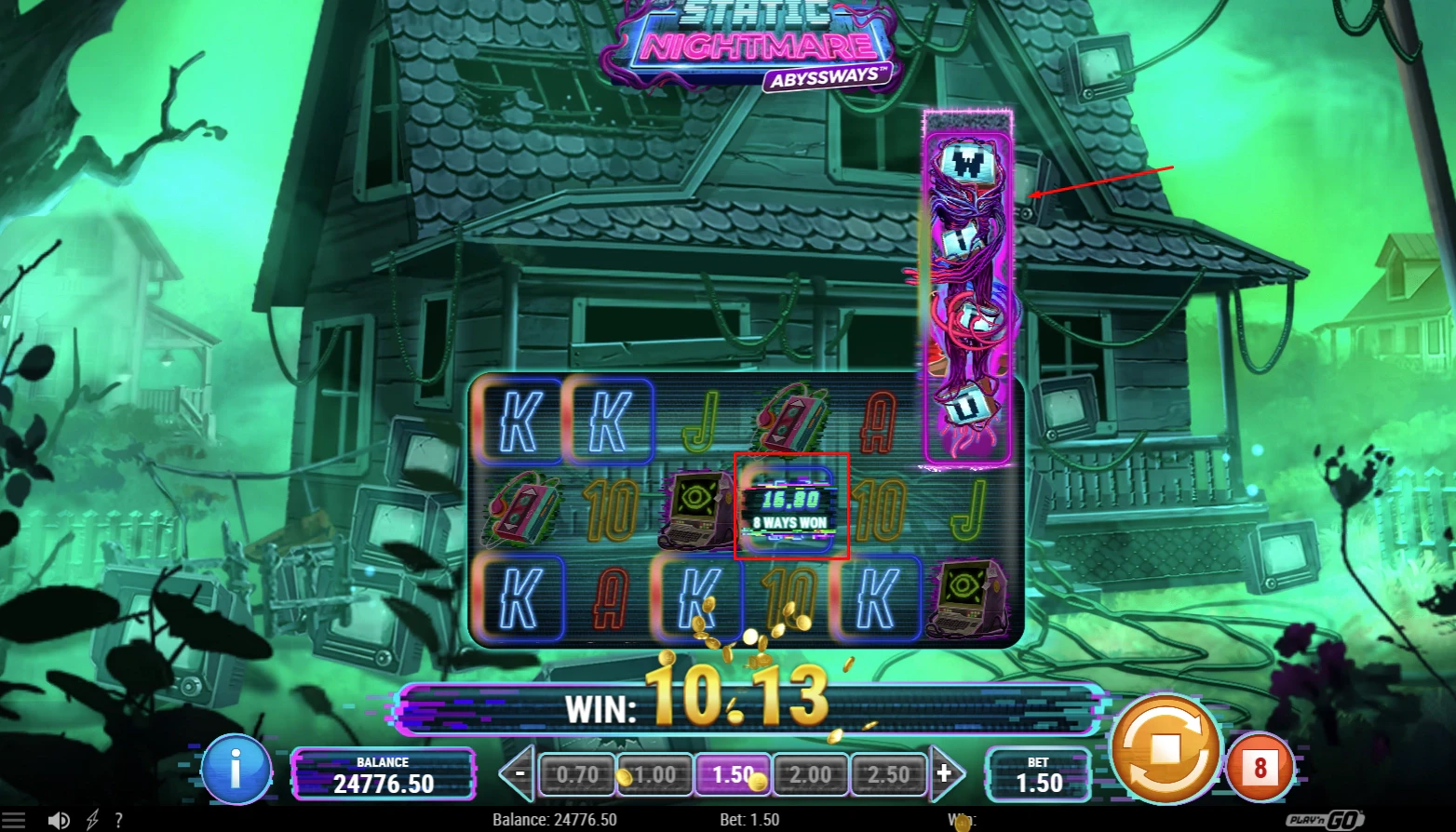Click the question mark help icon
The width and height of the screenshot is (1456, 832).
pyautogui.click(x=119, y=820)
